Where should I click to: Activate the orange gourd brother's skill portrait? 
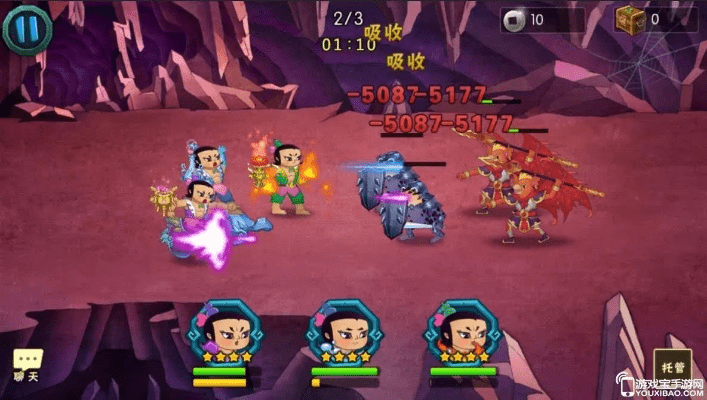tap(462, 332)
